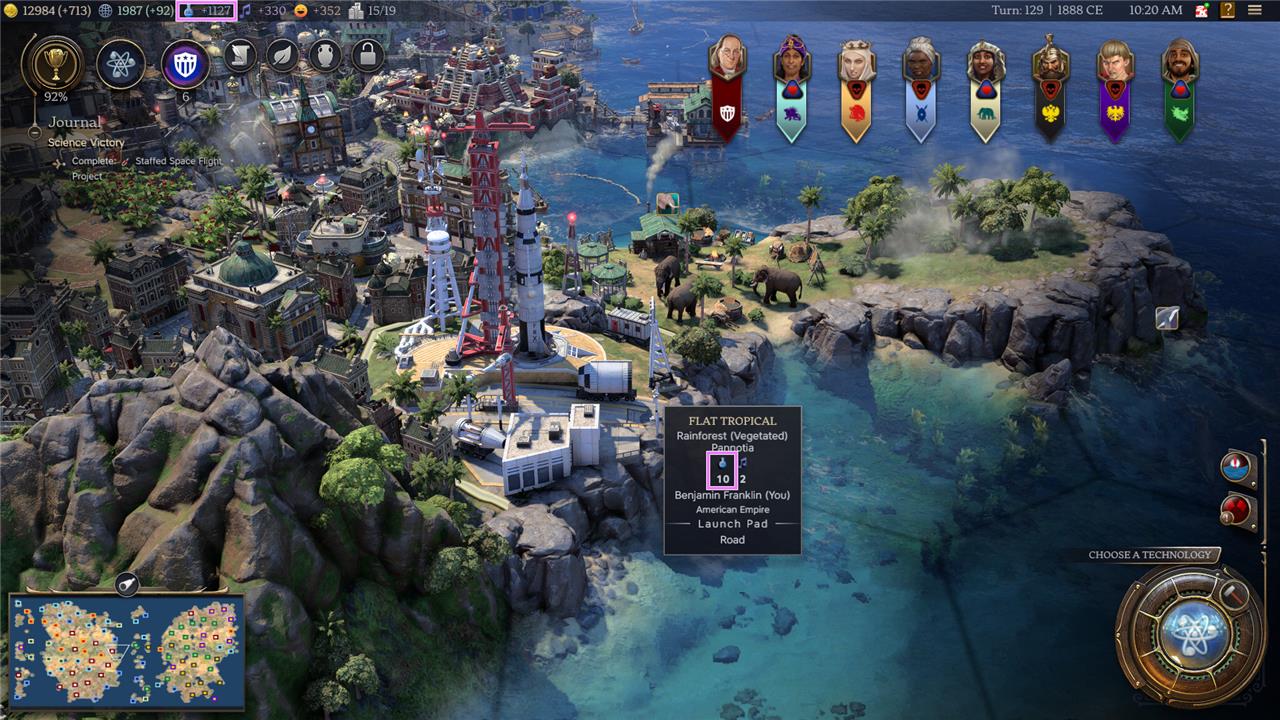Open the hamburger main menu
Viewport: 1280px width, 720px height.
pyautogui.click(x=1254, y=10)
